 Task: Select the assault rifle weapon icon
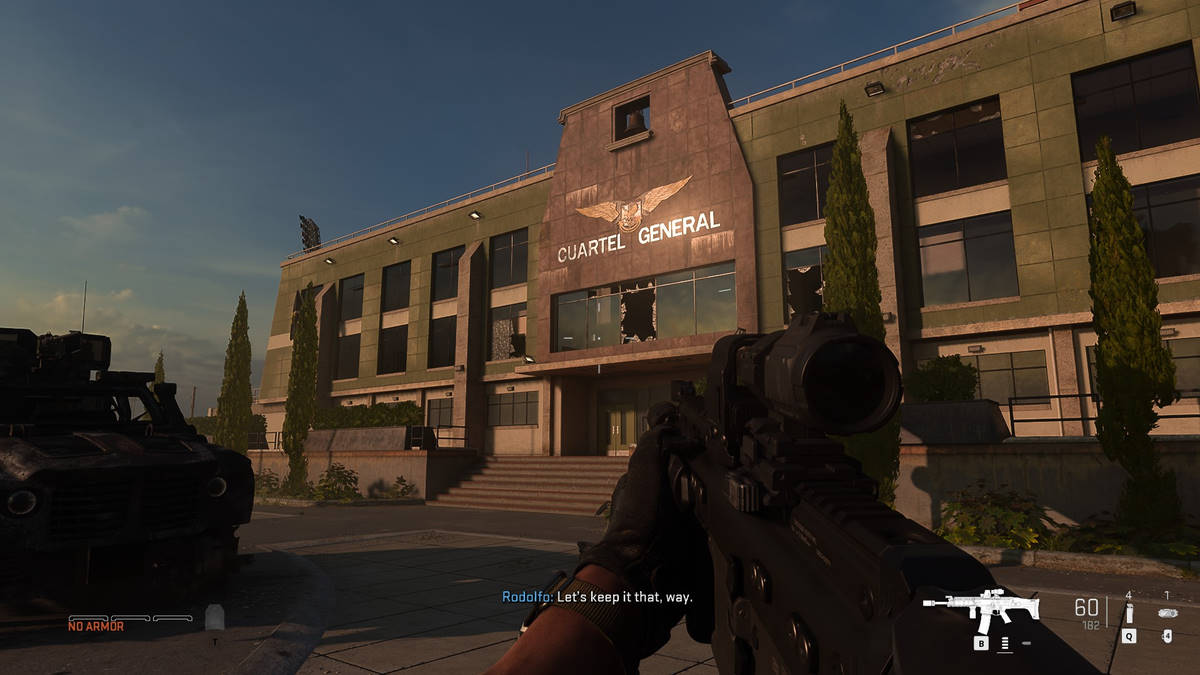coord(980,609)
